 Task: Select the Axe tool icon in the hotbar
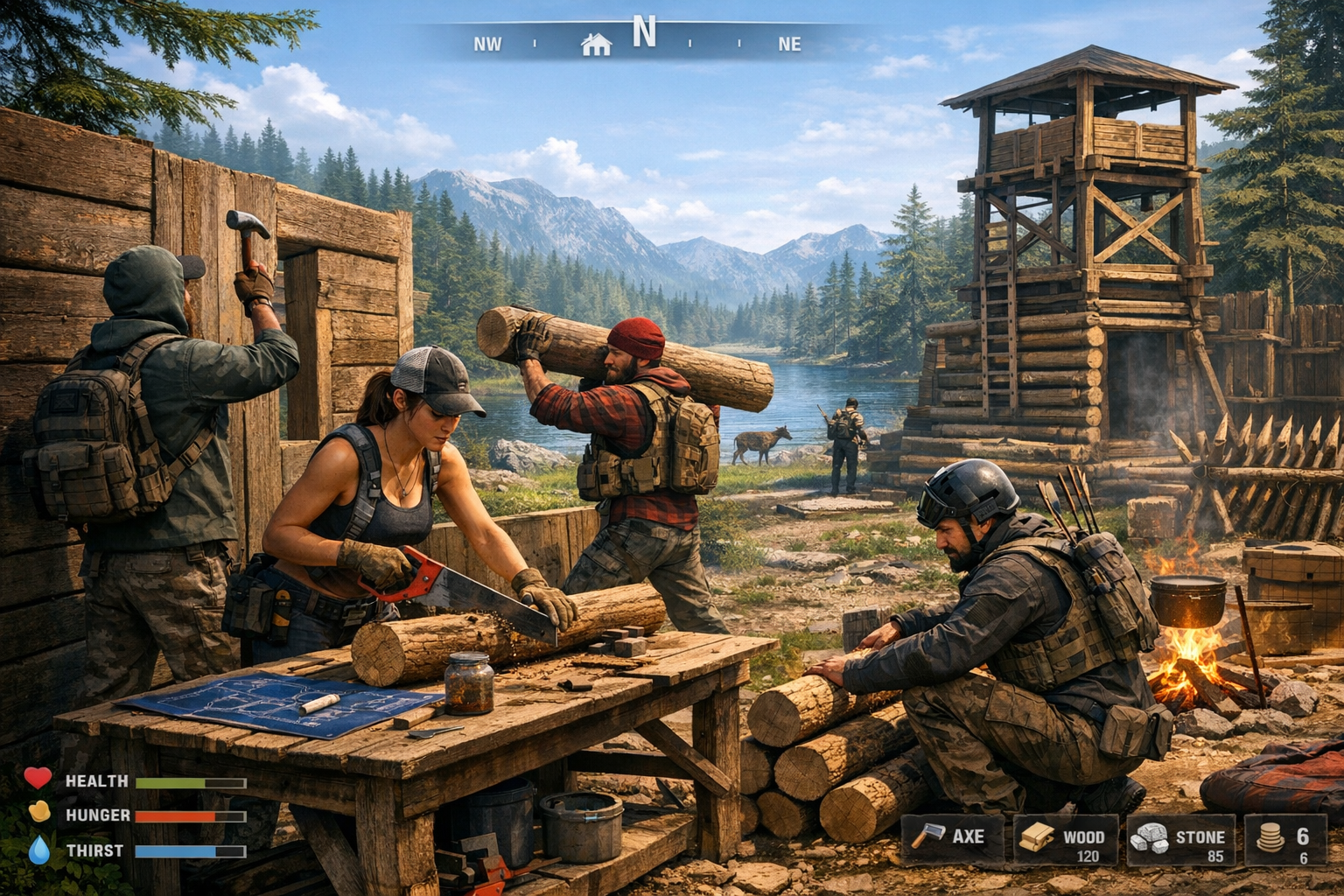pos(930,837)
